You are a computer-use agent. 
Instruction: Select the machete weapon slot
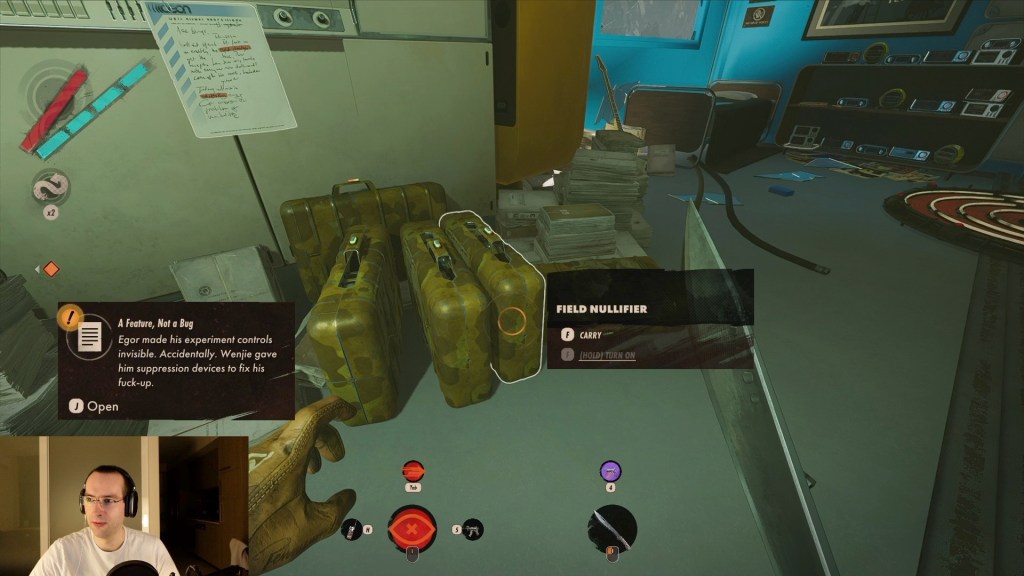coord(611,529)
